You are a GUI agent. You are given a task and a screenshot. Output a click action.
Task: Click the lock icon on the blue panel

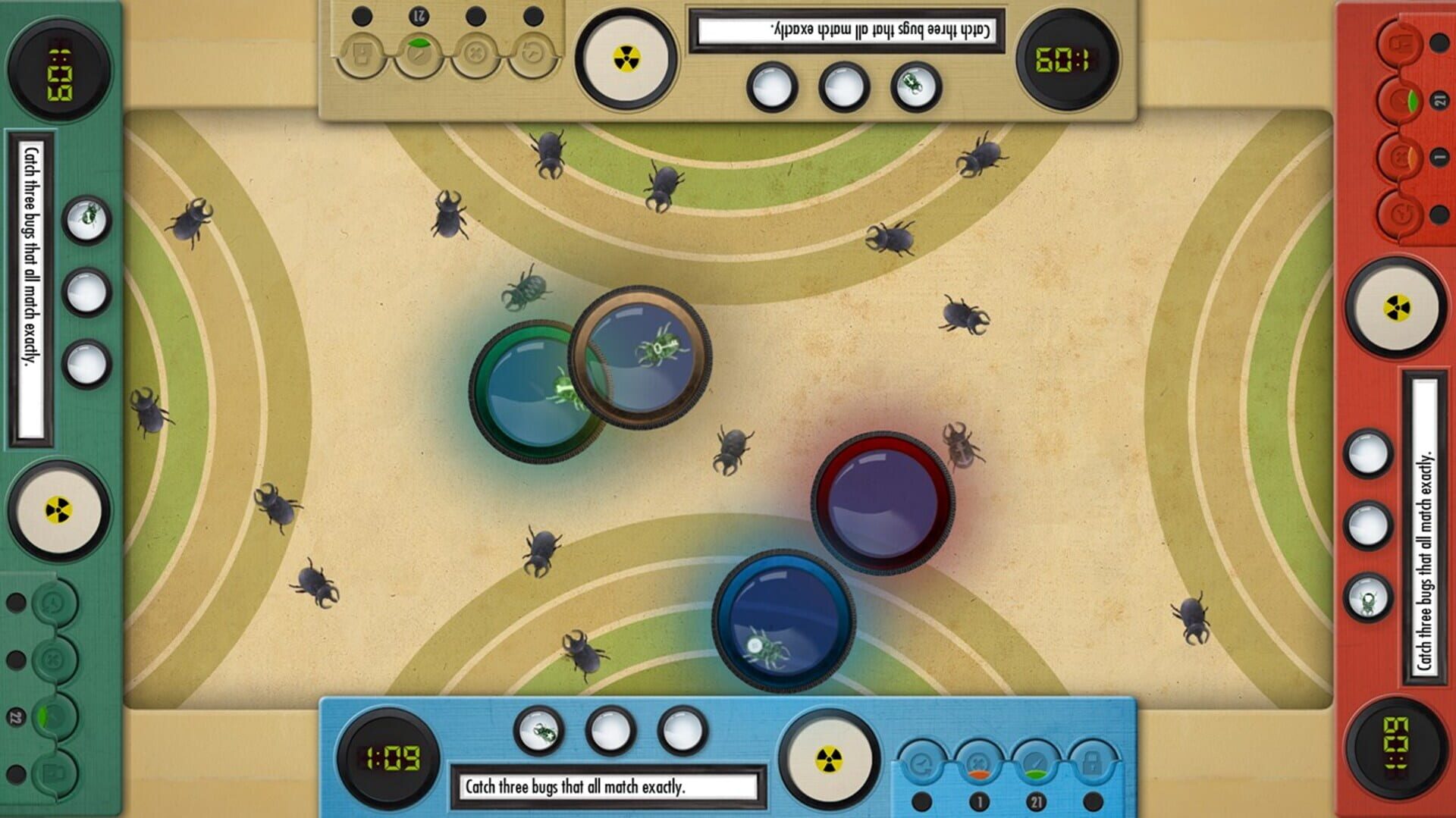click(1092, 762)
